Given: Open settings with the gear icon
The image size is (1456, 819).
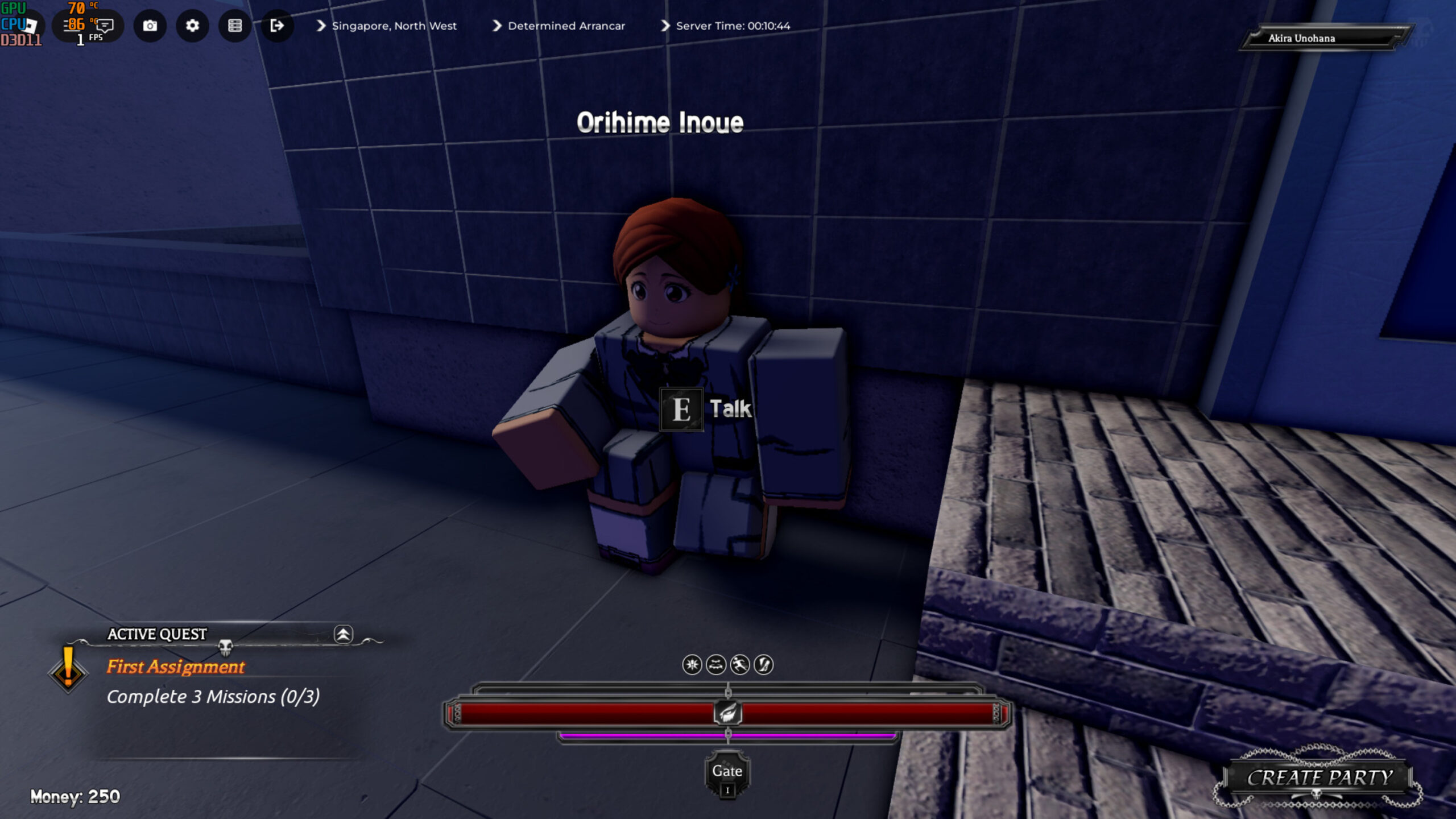Looking at the screenshot, I should (192, 26).
